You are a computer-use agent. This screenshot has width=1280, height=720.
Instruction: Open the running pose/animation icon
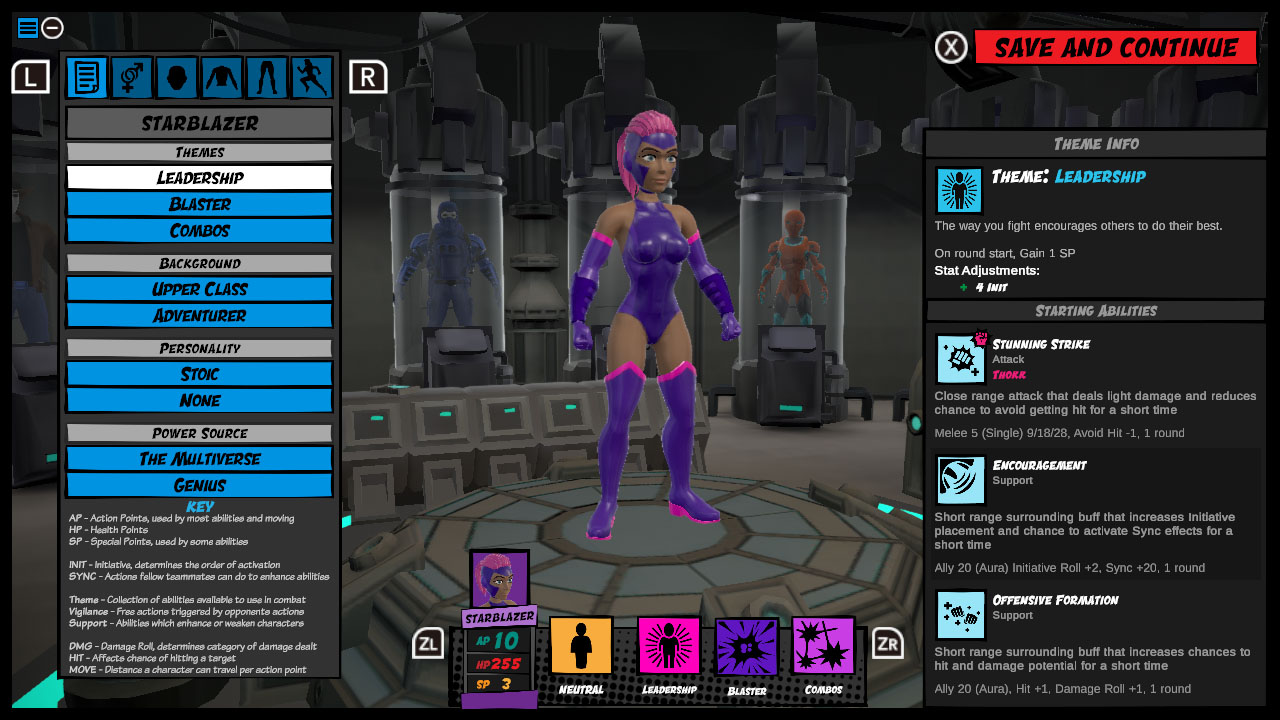coord(311,77)
